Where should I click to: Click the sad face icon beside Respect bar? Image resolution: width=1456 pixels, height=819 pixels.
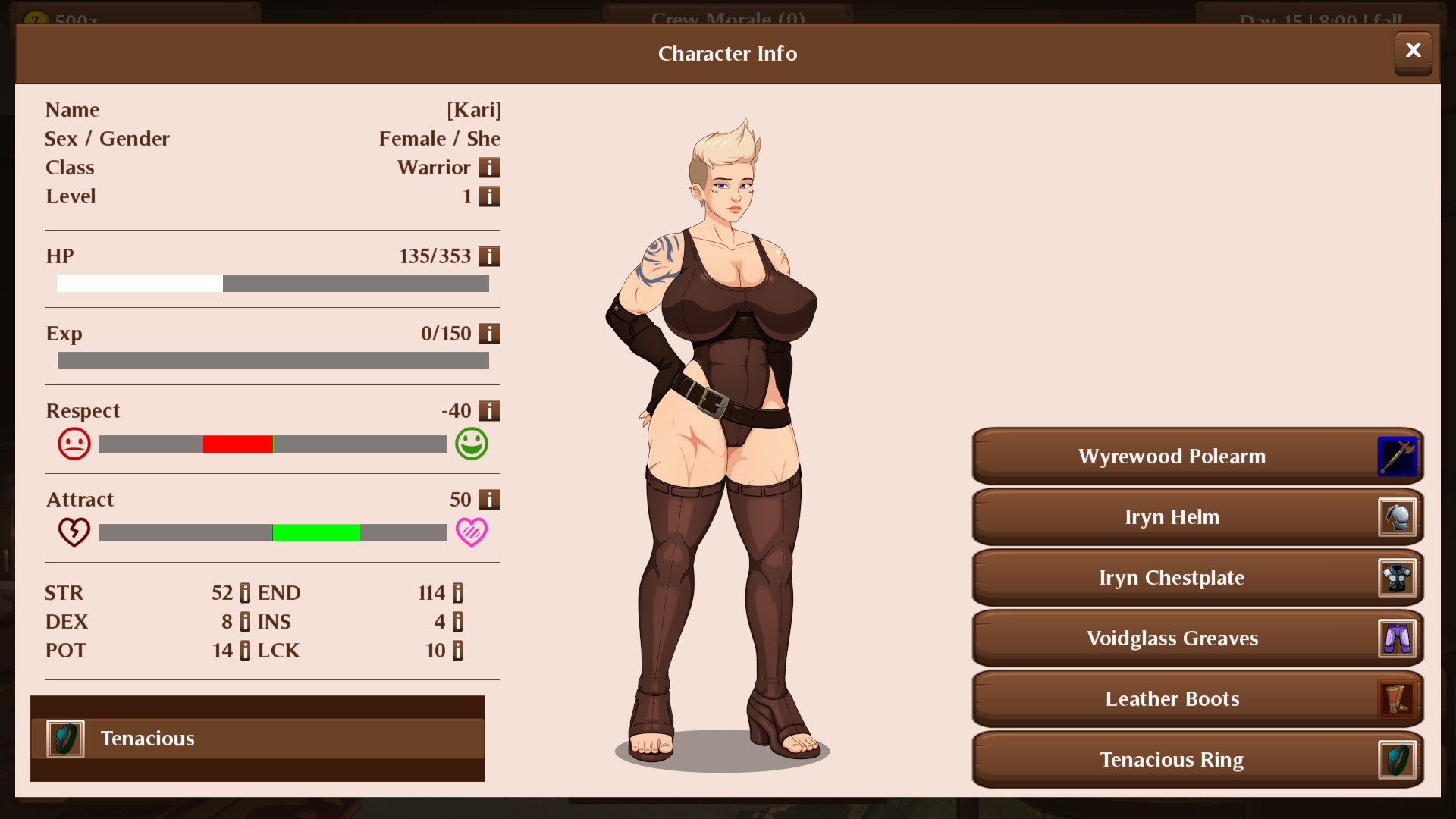(74, 443)
